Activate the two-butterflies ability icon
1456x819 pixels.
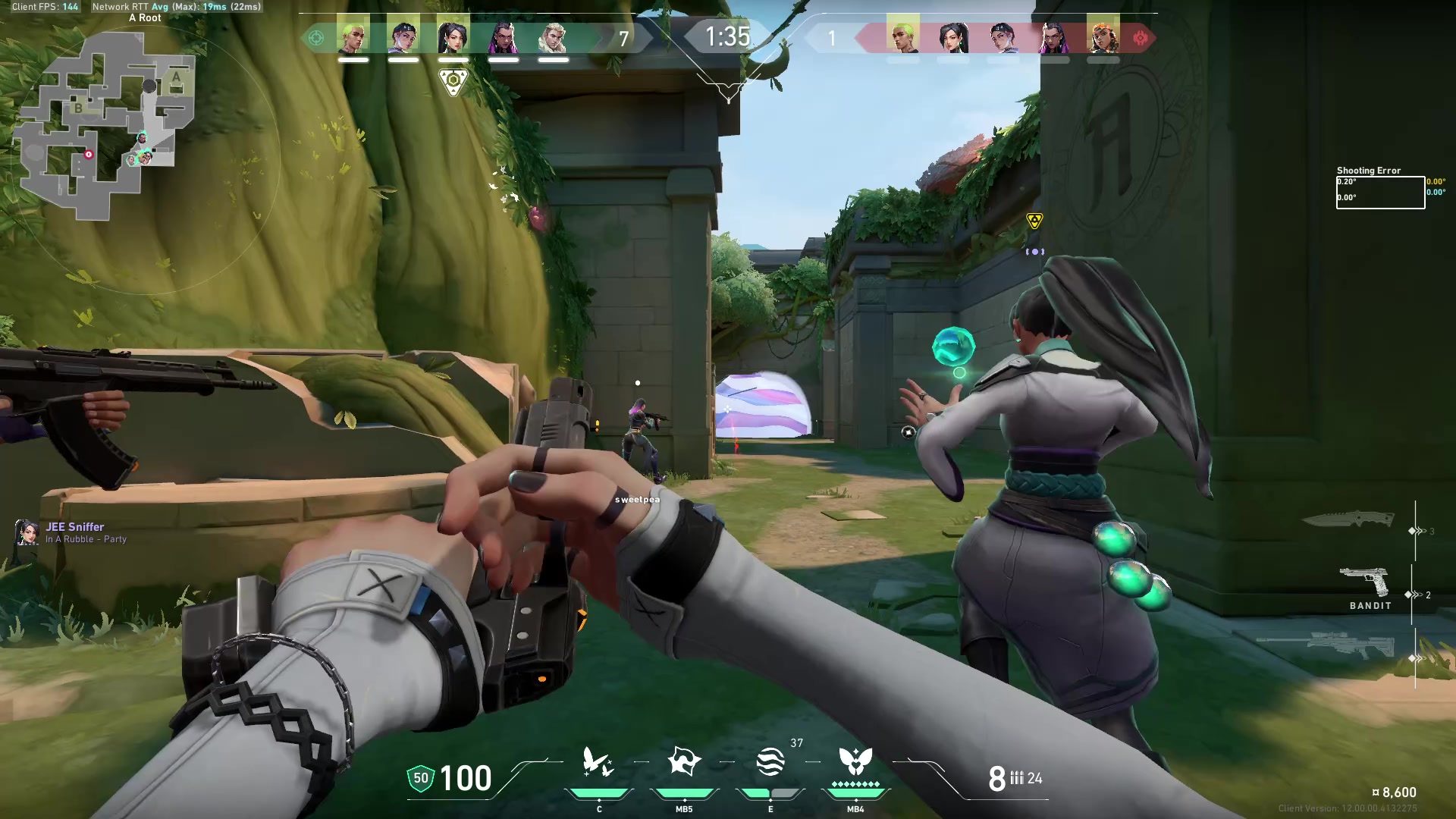point(598,763)
